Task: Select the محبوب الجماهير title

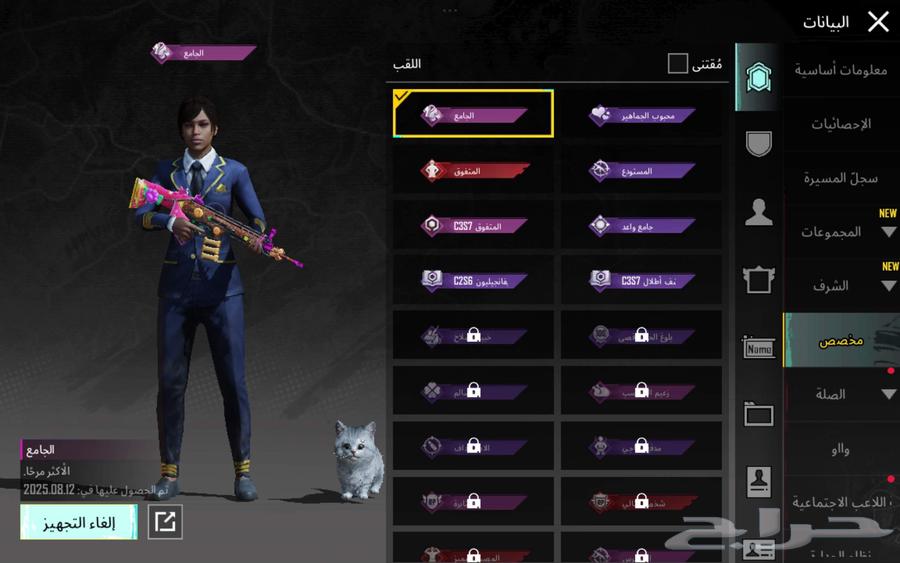Action: tap(641, 115)
